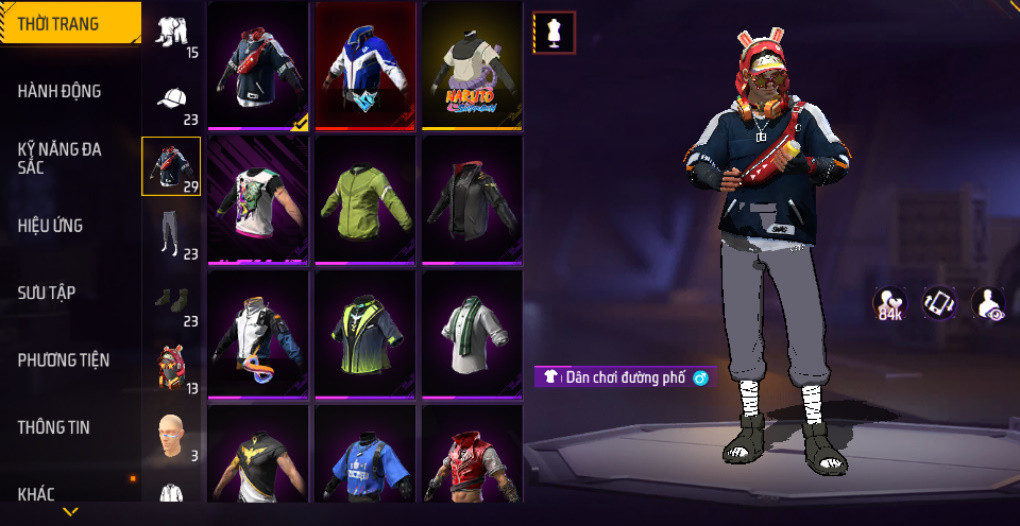This screenshot has height=526, width=1020.
Task: Toggle the character visibility eye icon
Action: [990, 303]
